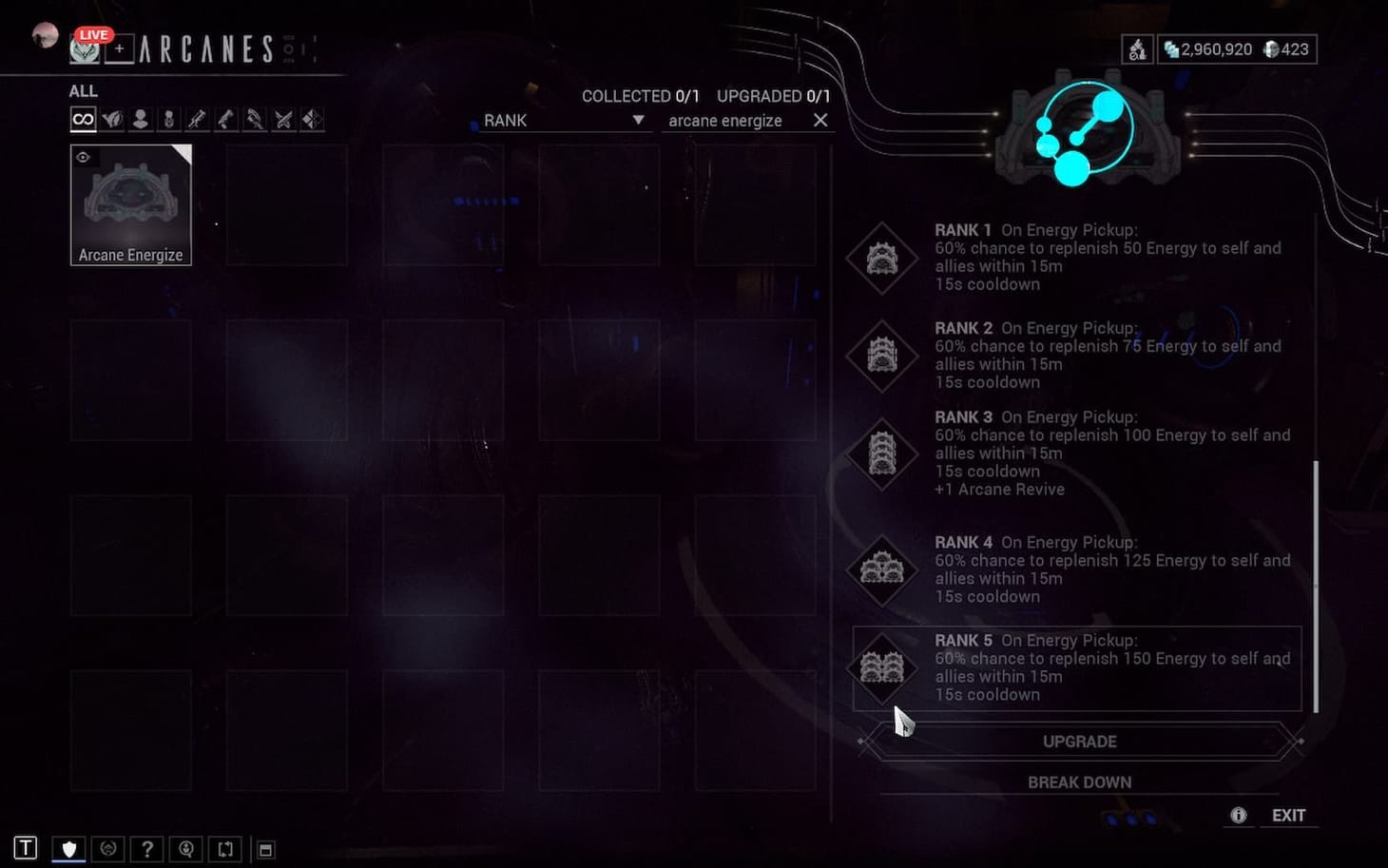The height and width of the screenshot is (868, 1388).
Task: Click the shield icon in the bottom bar
Action: point(68,847)
